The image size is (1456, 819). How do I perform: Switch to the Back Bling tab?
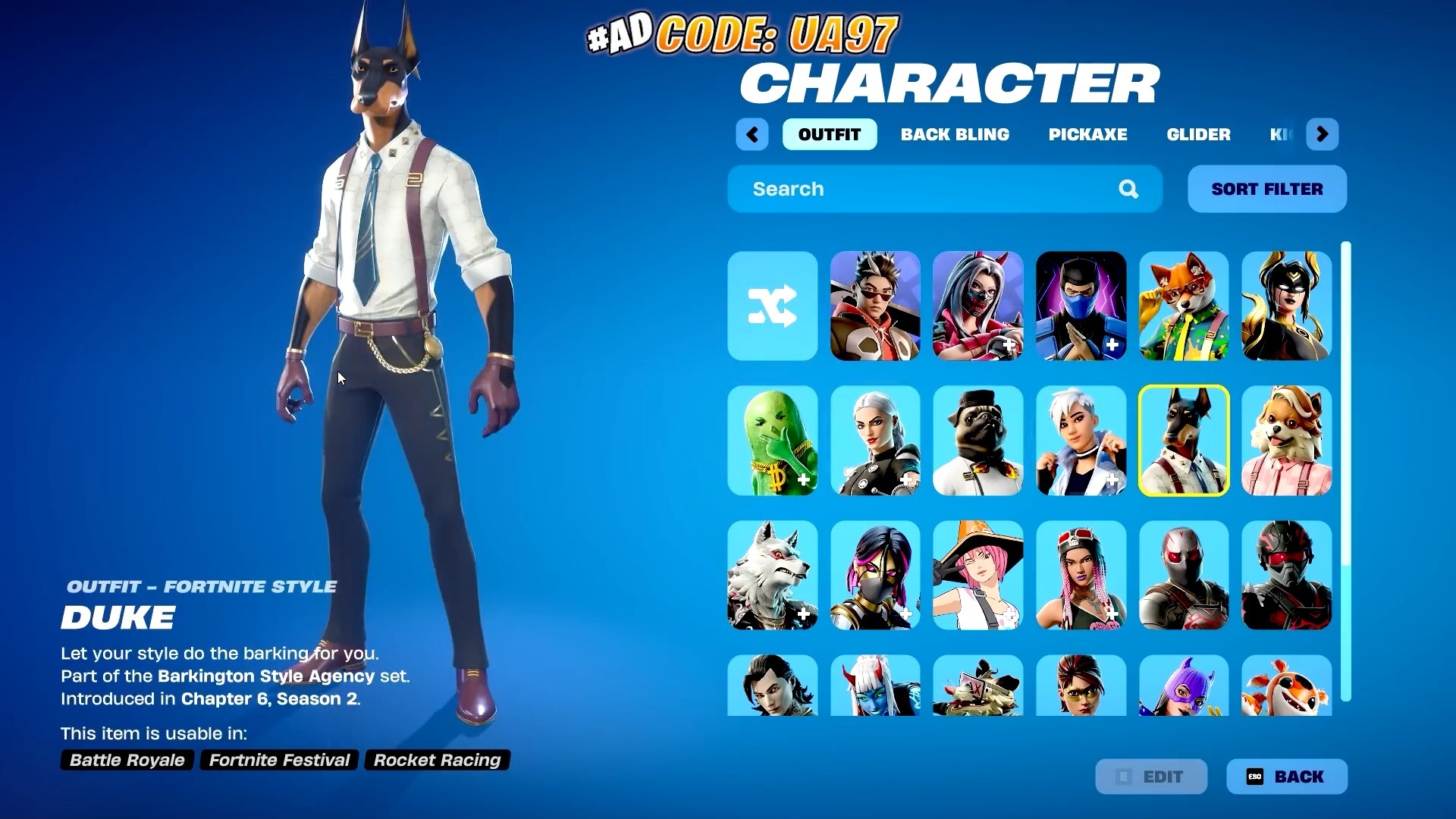[x=955, y=134]
